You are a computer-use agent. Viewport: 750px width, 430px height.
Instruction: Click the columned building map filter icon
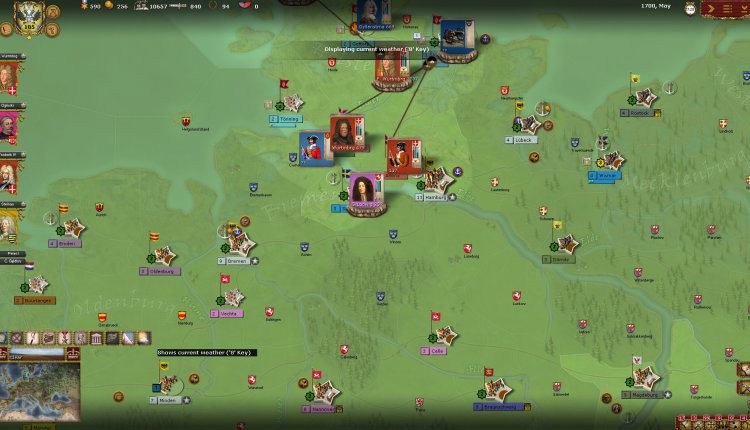(96, 338)
